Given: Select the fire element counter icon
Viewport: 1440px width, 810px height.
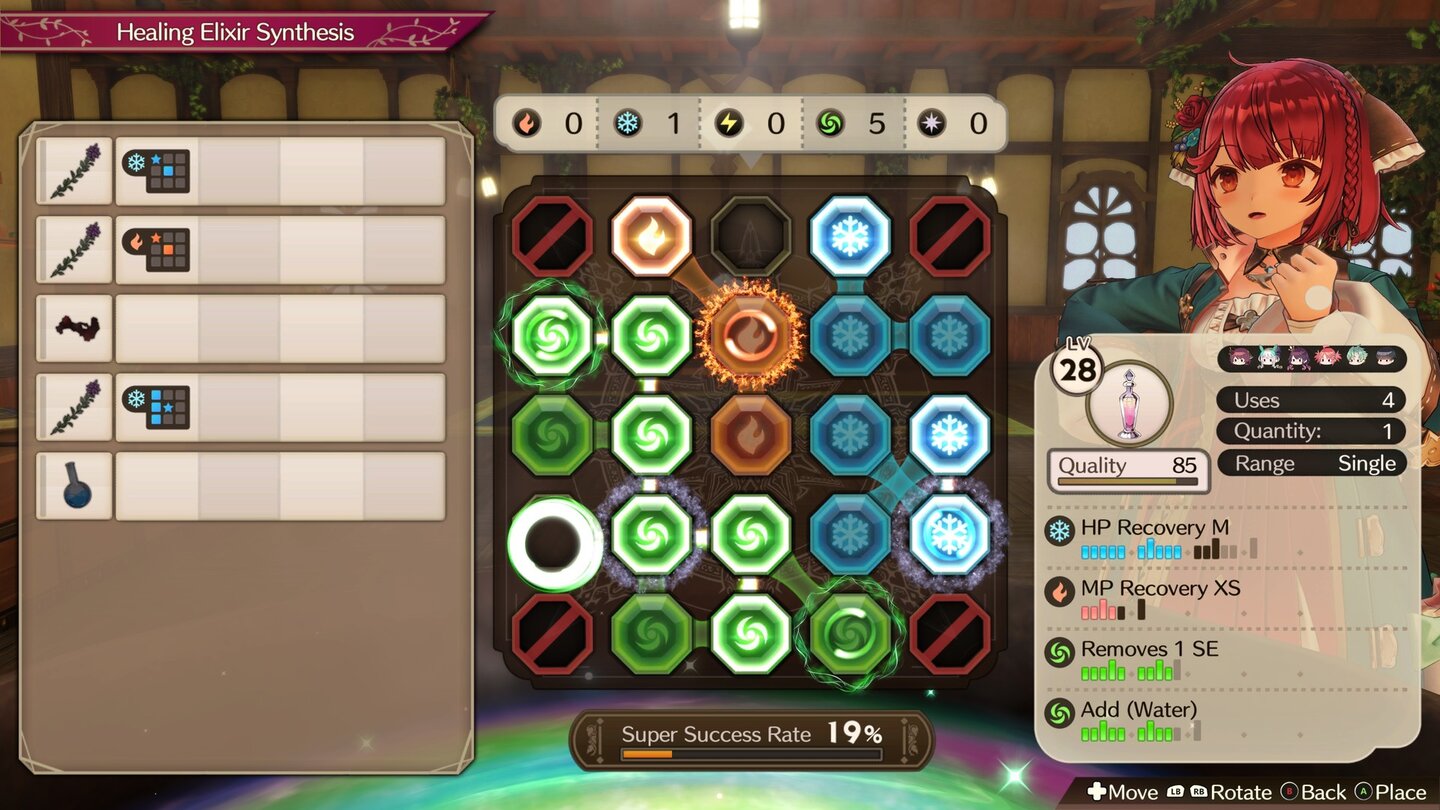Looking at the screenshot, I should click(527, 123).
